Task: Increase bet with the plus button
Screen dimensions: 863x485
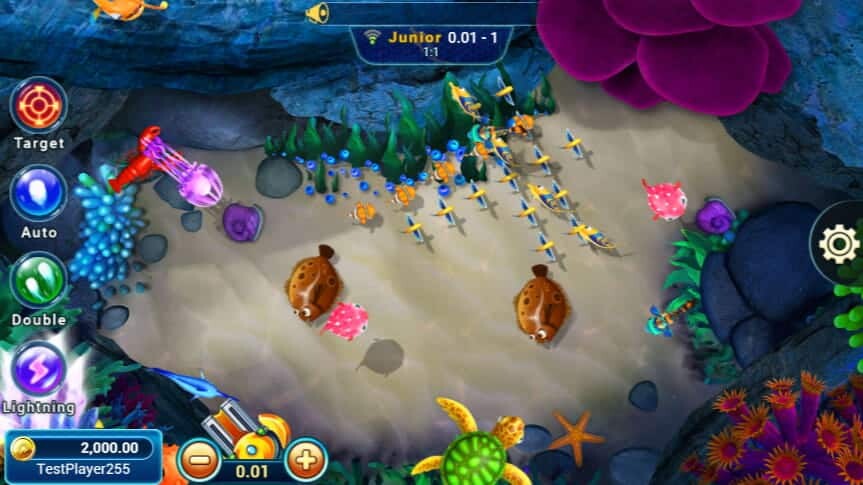Action: point(306,460)
